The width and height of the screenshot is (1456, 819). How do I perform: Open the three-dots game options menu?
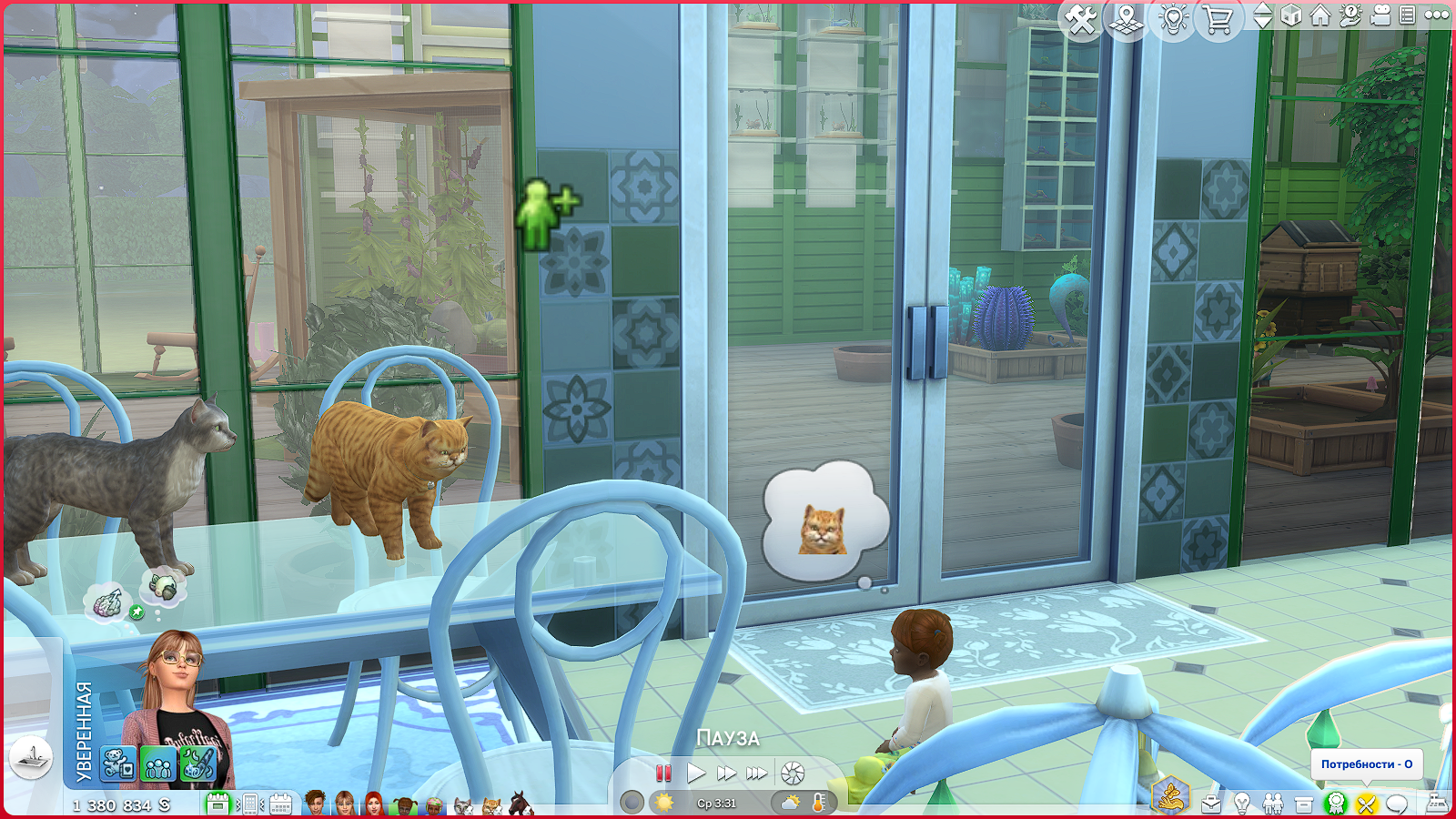click(x=1437, y=15)
